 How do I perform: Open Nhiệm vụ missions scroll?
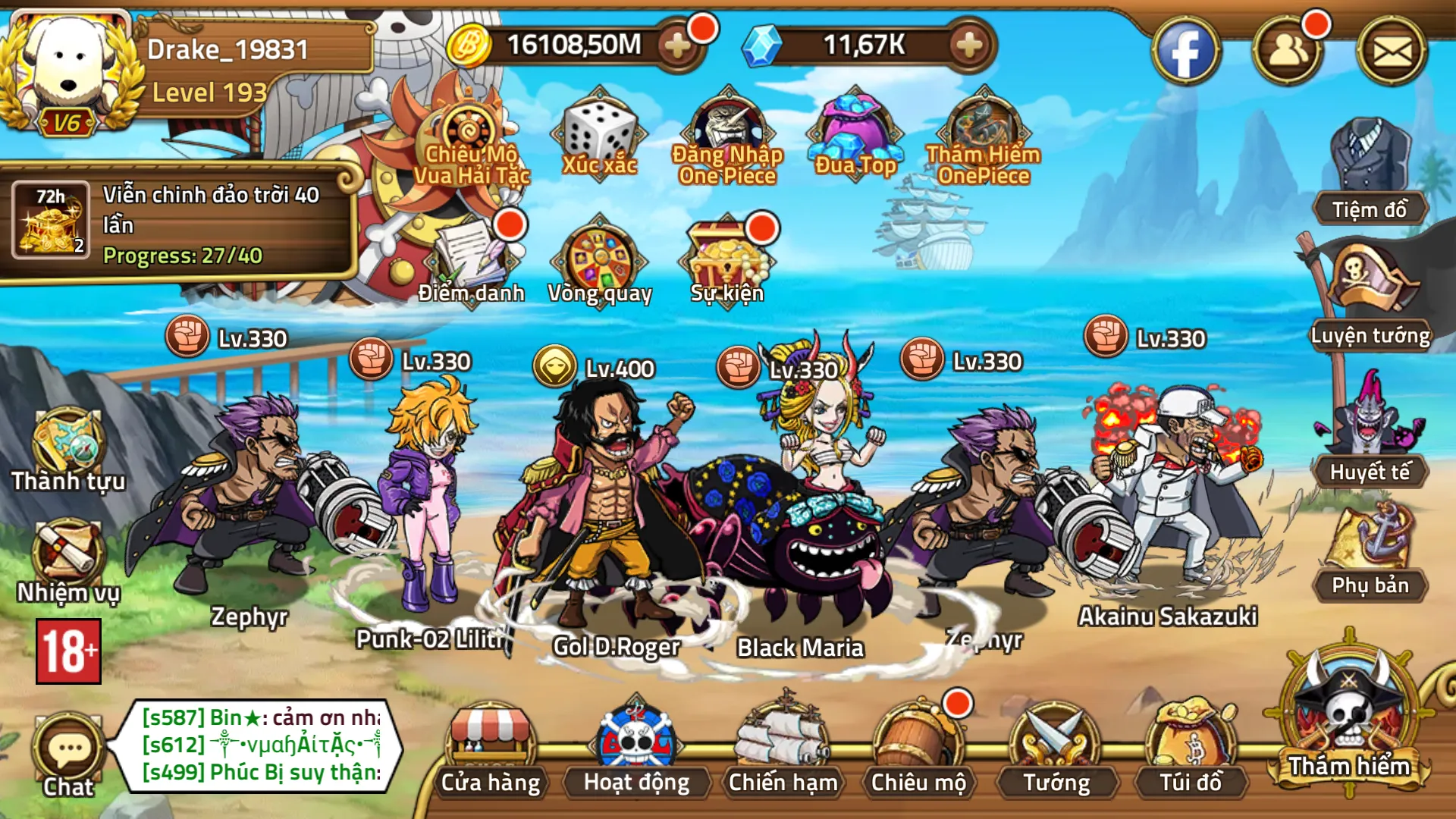point(68,557)
